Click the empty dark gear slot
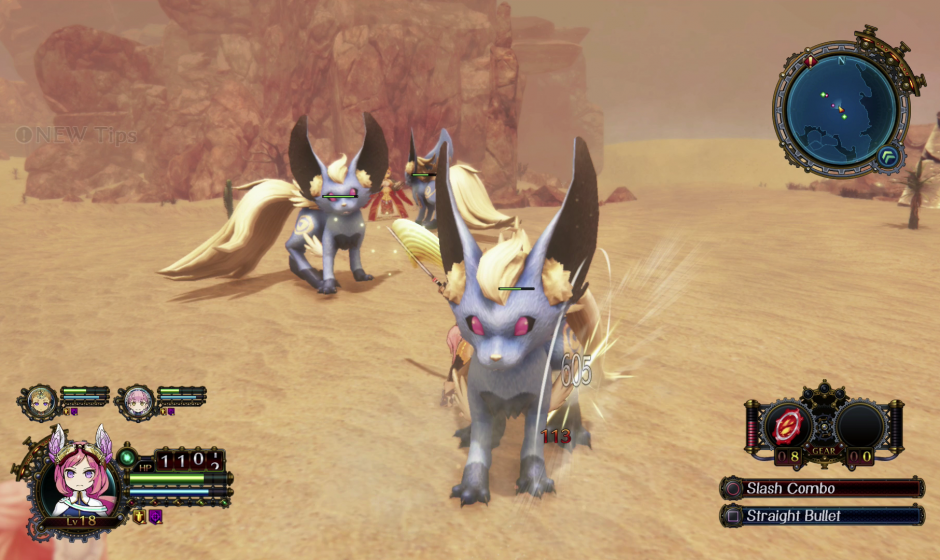This screenshot has height=560, width=940. pyautogui.click(x=859, y=424)
